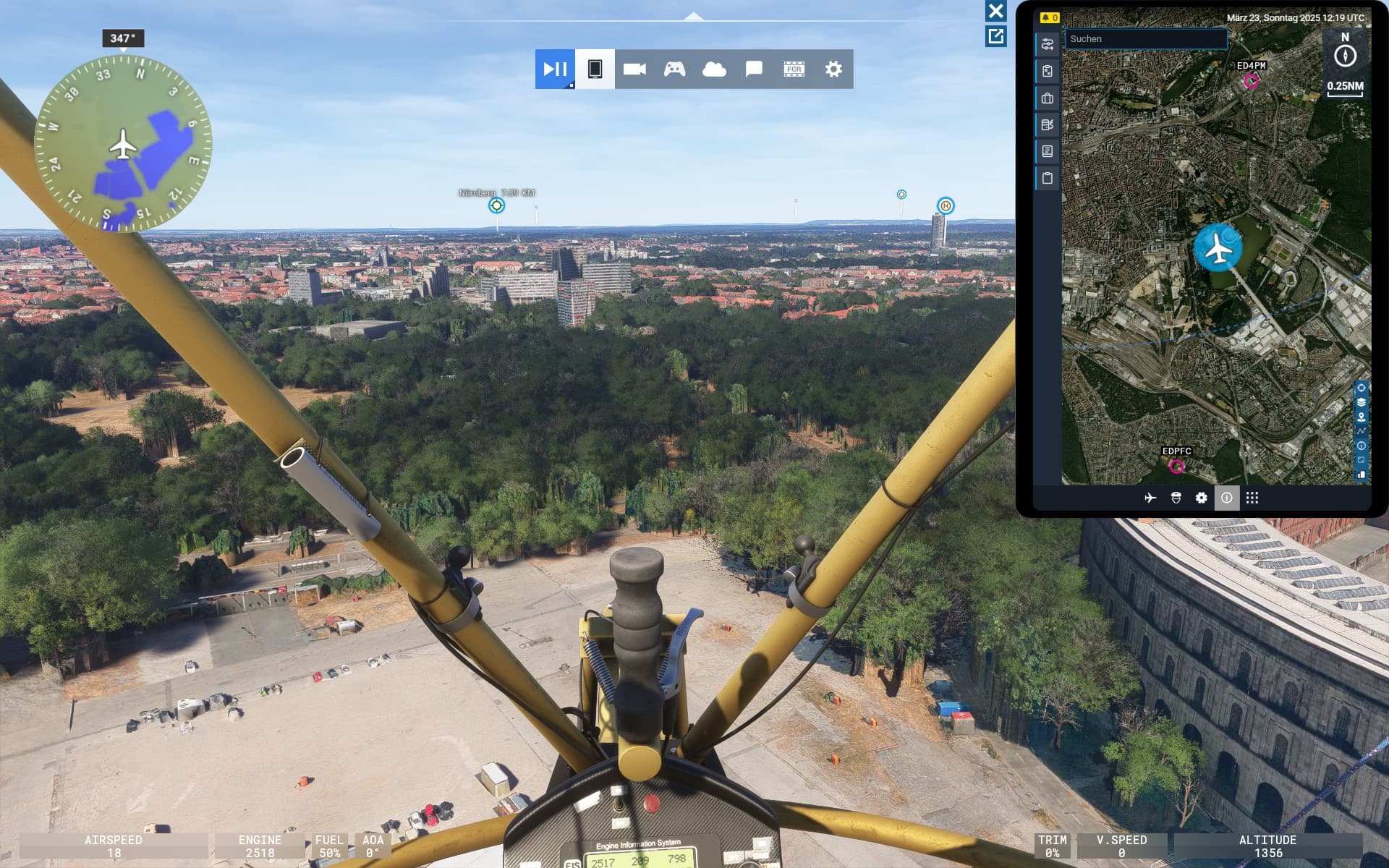Select the pilot avatar icon on the EFB bar

(x=1176, y=498)
